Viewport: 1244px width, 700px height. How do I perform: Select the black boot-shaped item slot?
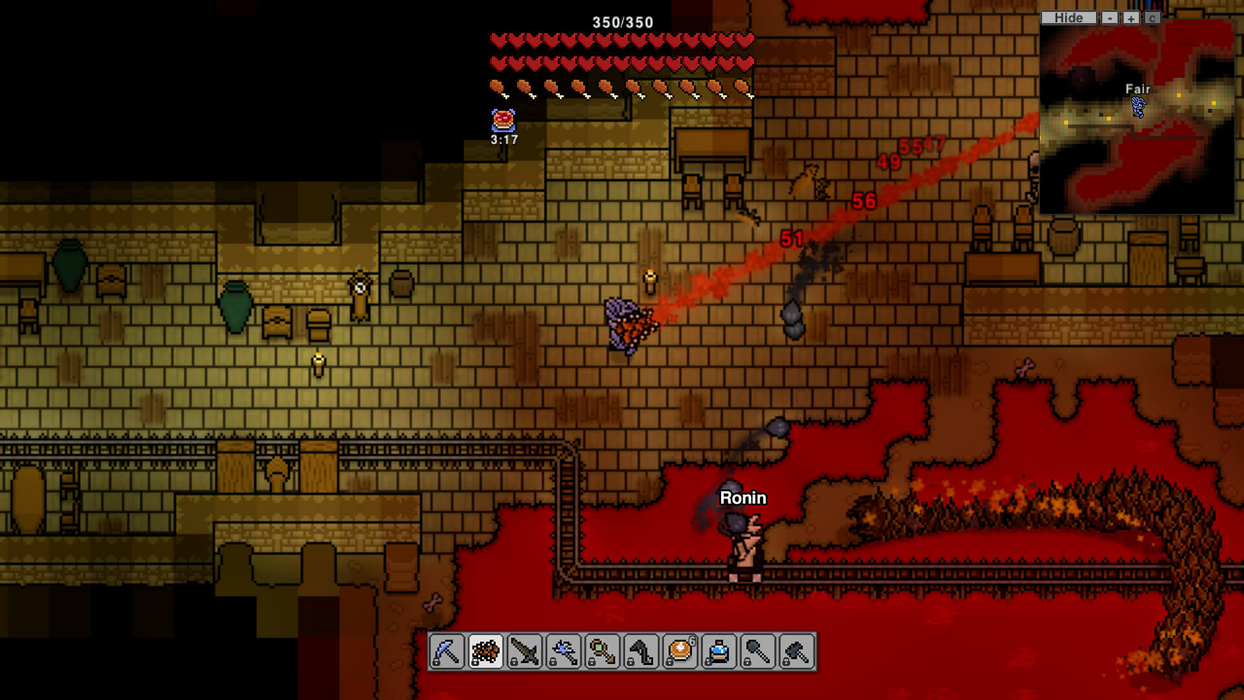point(642,652)
